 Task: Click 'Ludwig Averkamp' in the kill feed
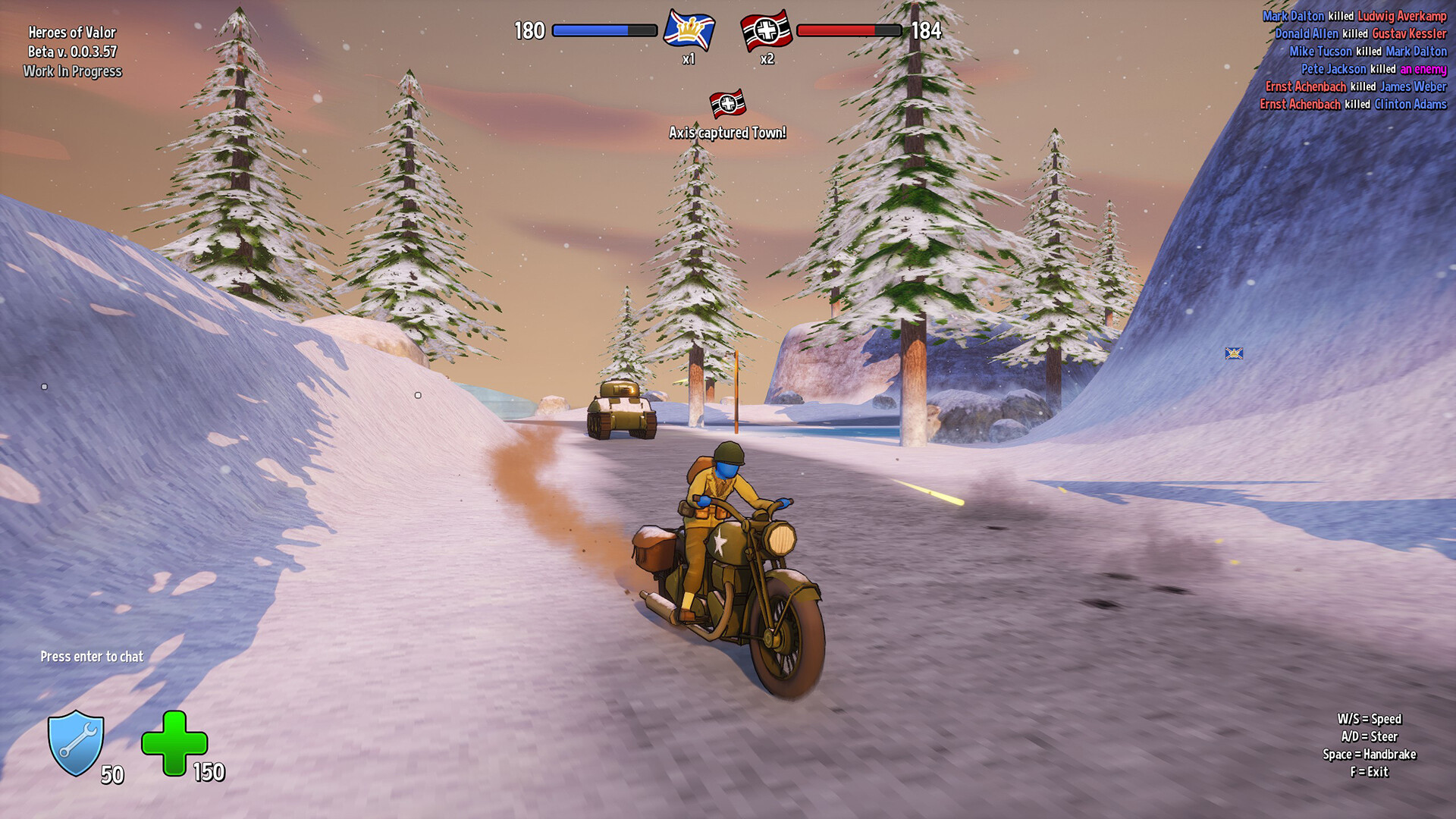point(1401,15)
